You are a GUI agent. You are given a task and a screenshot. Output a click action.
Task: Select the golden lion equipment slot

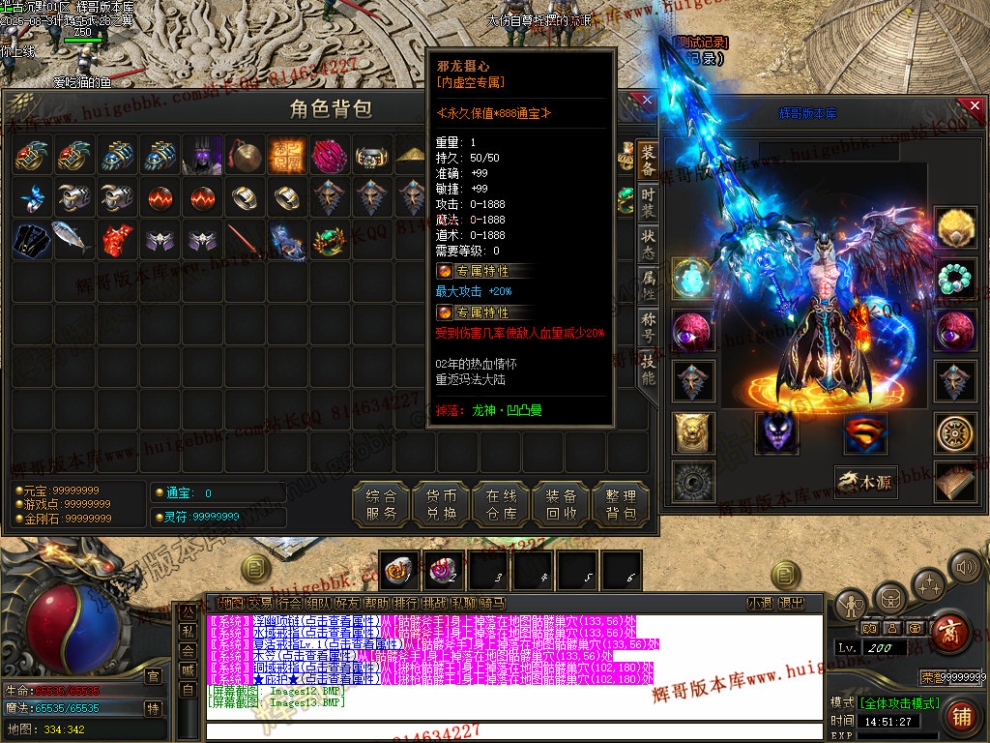click(x=692, y=433)
